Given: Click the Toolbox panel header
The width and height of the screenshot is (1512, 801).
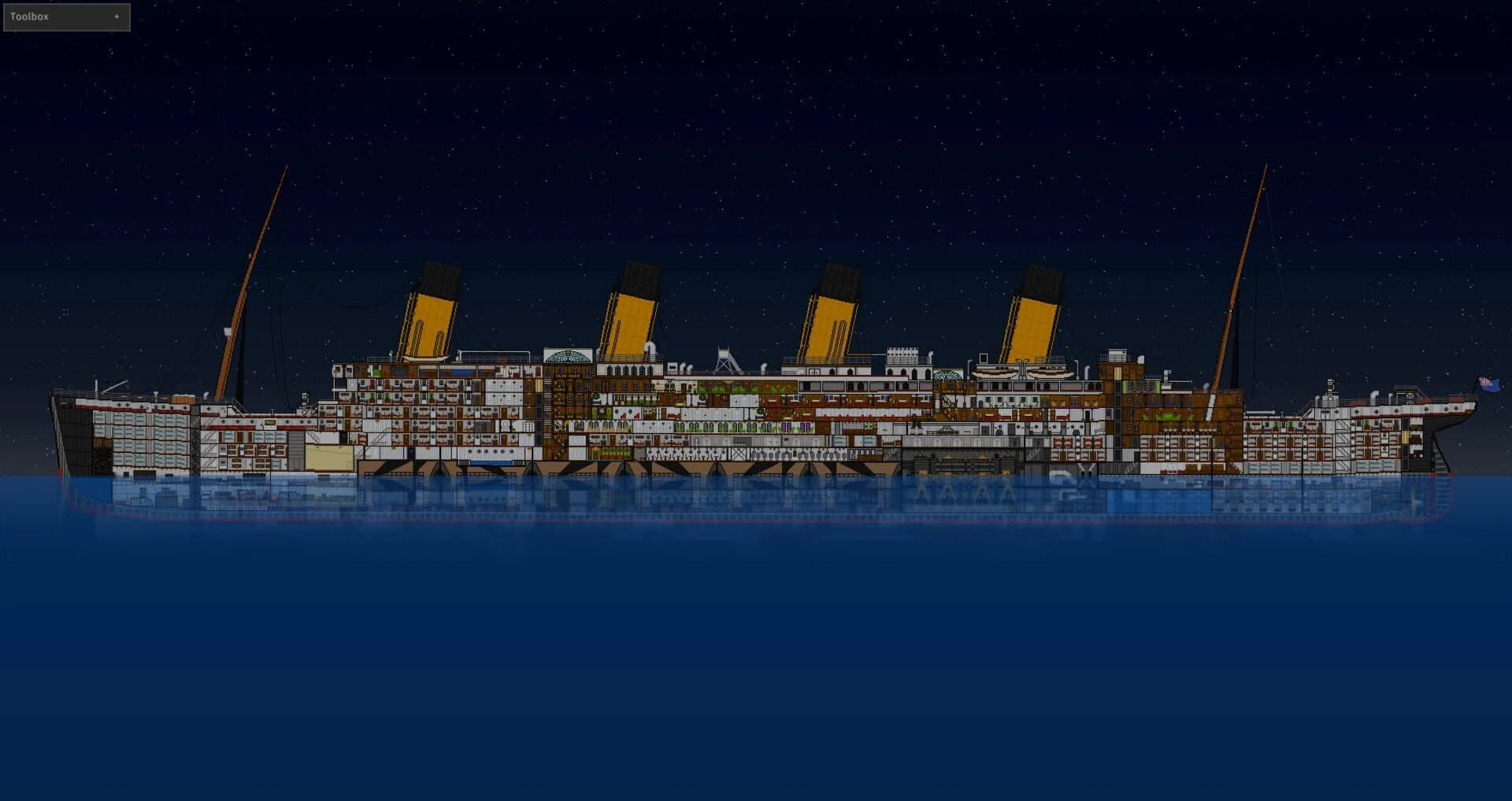Looking at the screenshot, I should coord(47,16).
